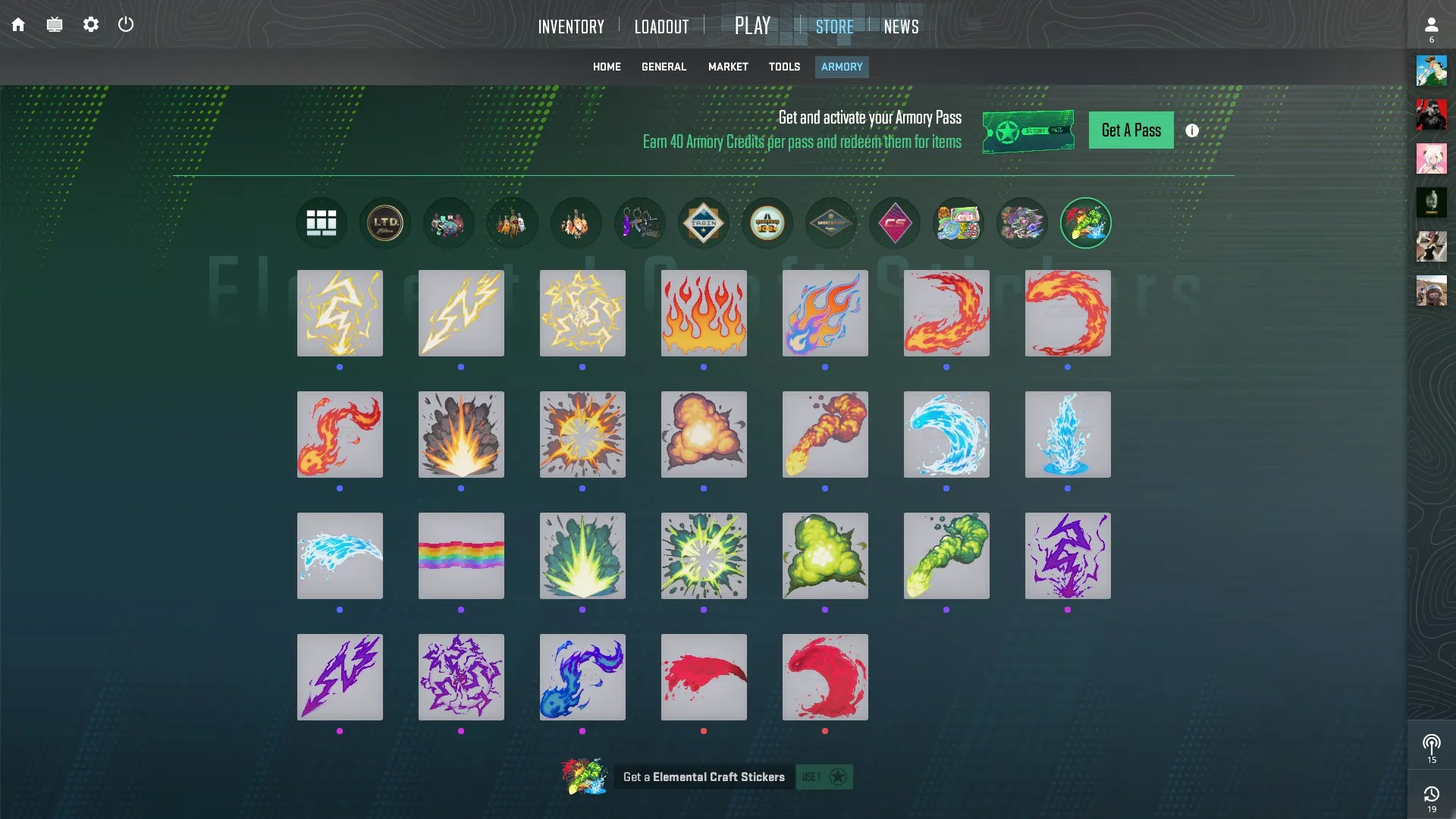This screenshot has height=819, width=1456.
Task: Return to the home screen icon
Action: (x=18, y=25)
